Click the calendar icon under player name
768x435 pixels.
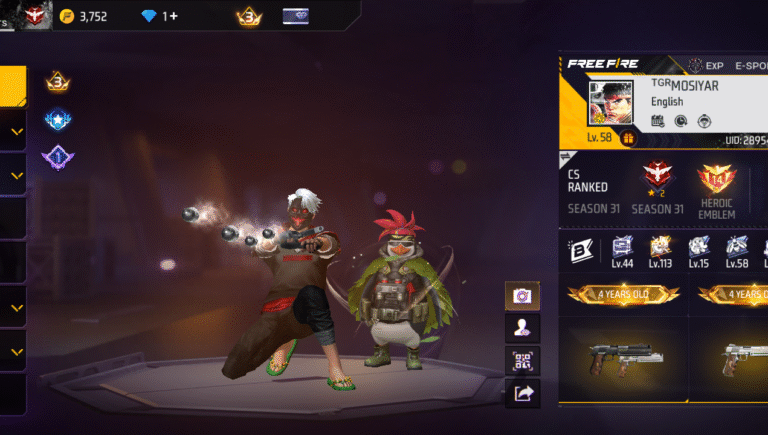(x=657, y=121)
